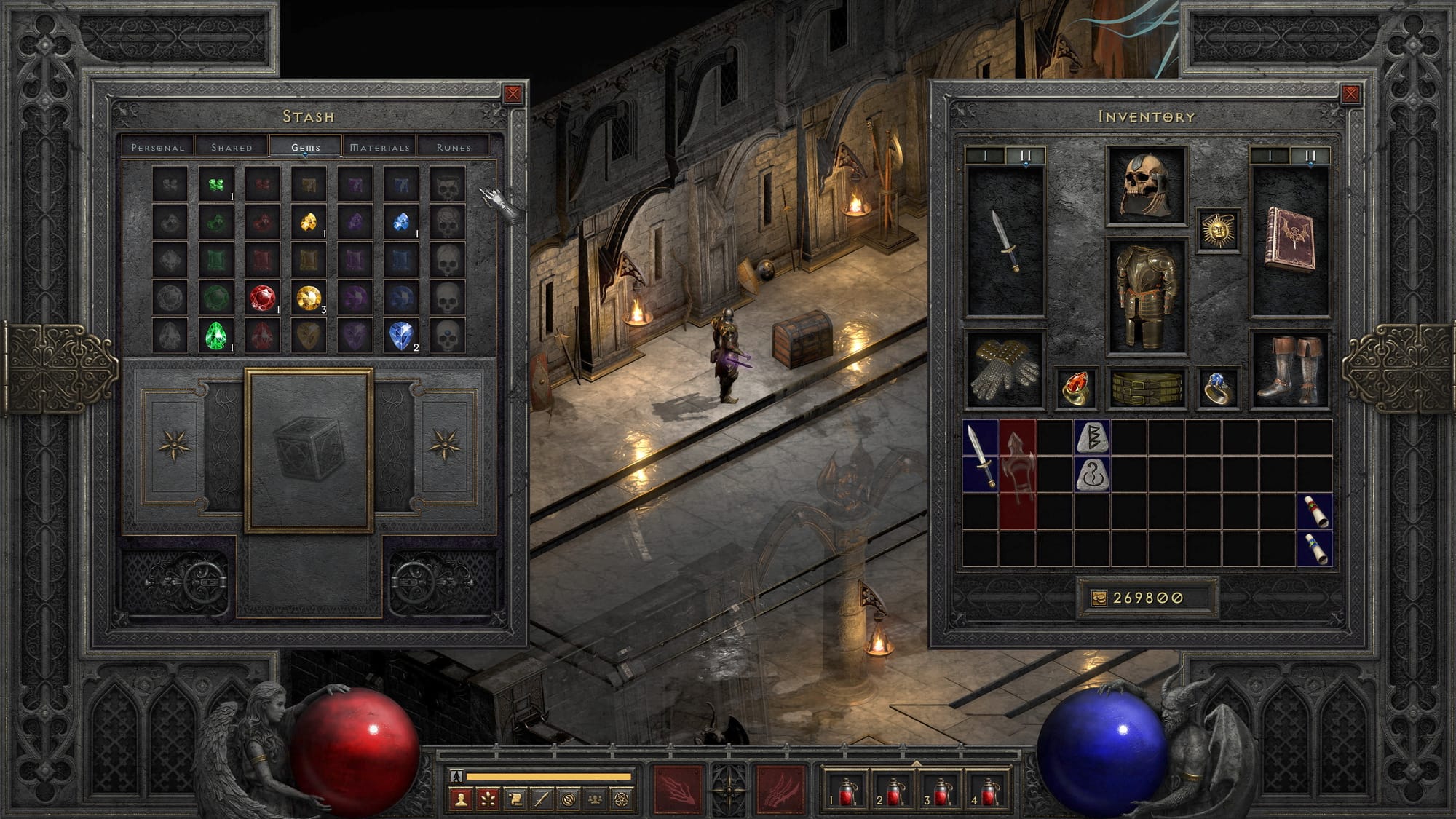Select the skull helmet equipment slot

coord(1146,186)
